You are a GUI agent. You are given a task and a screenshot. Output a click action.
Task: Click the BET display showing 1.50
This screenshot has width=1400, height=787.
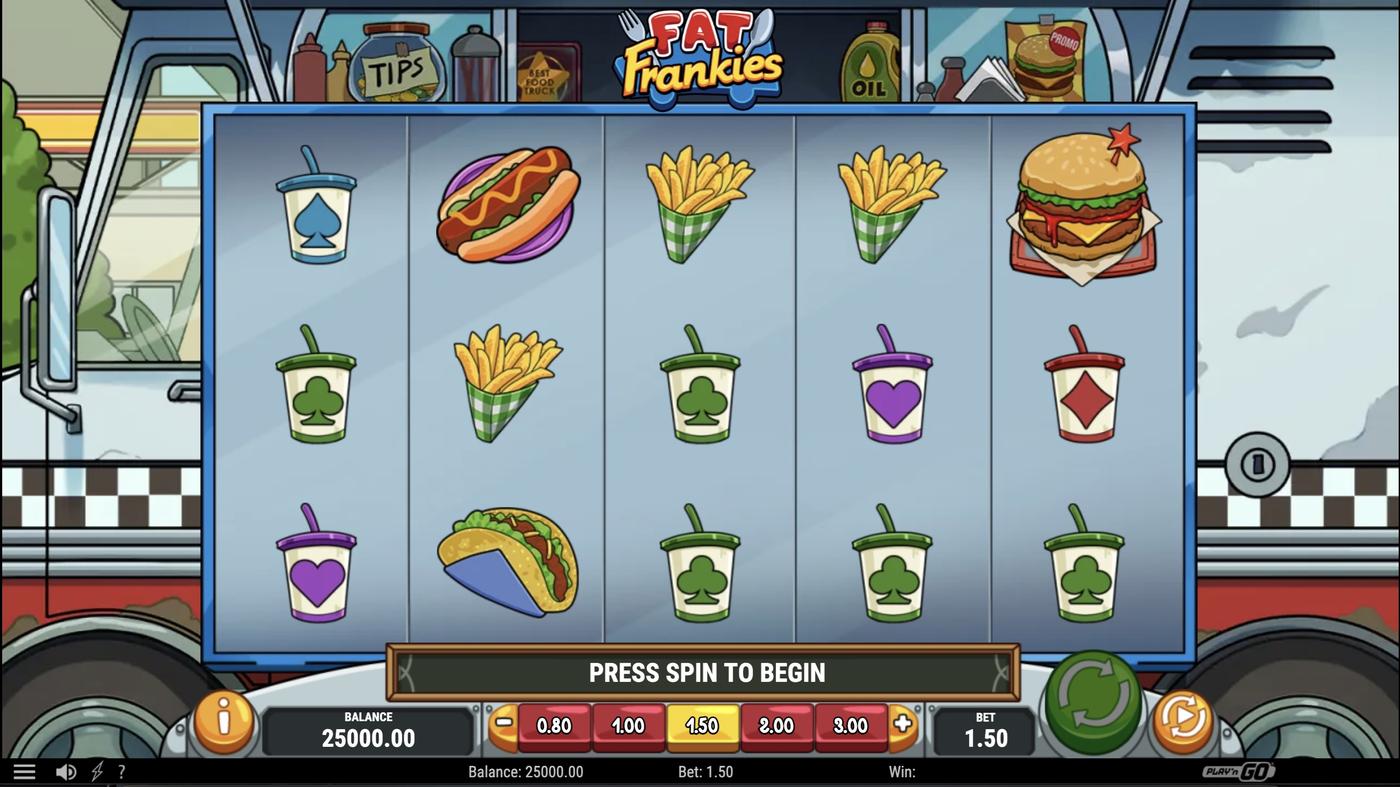tap(985, 731)
